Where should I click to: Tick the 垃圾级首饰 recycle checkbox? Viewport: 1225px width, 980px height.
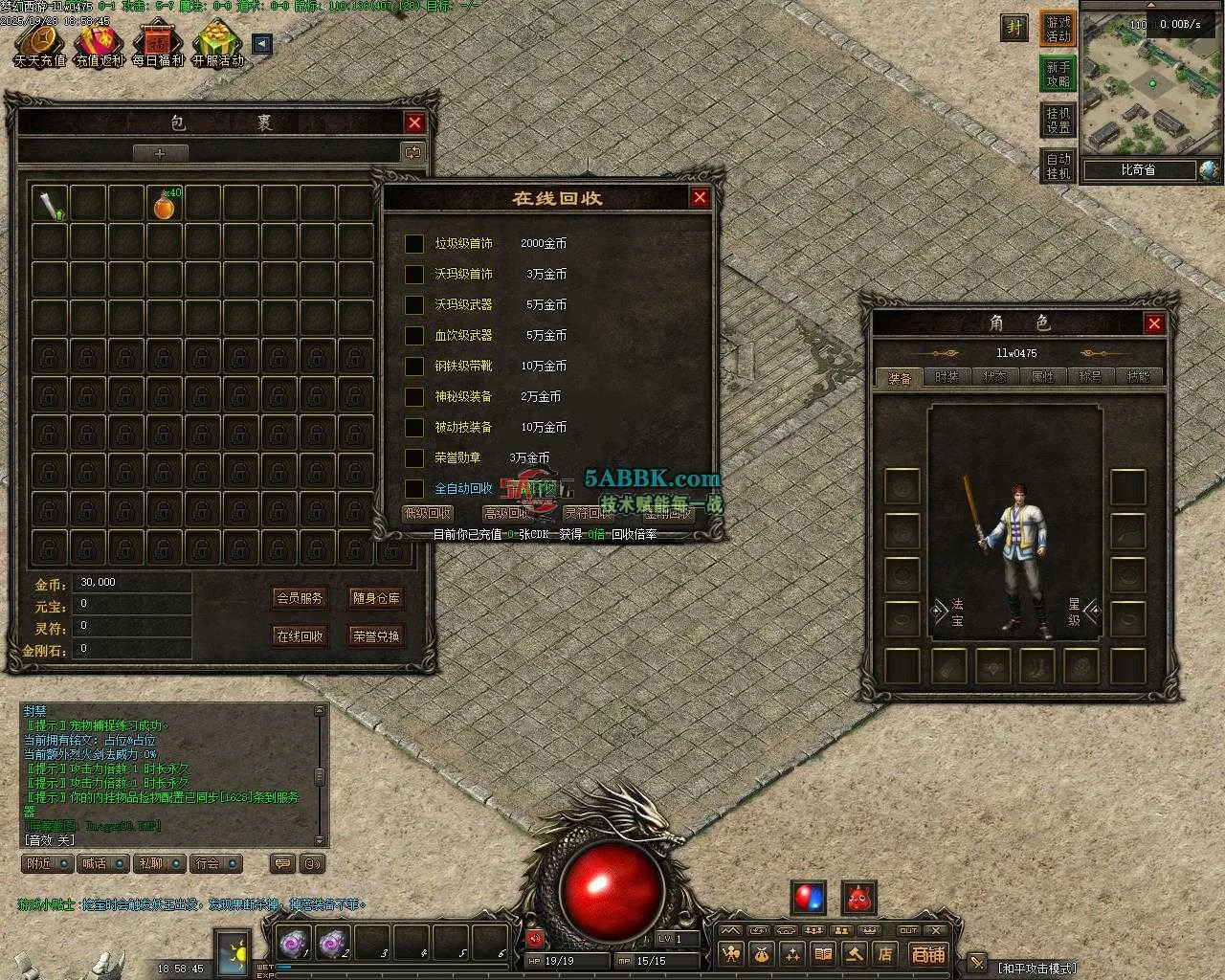414,244
